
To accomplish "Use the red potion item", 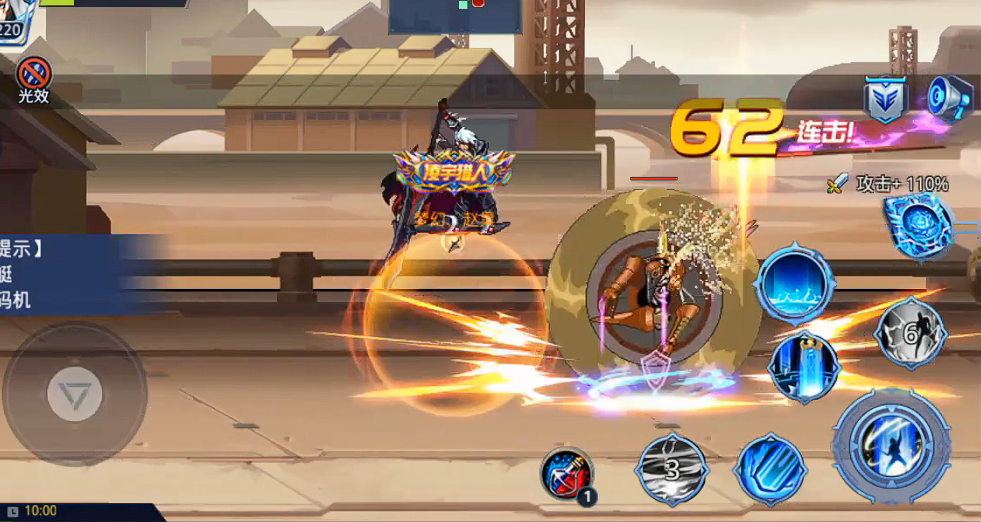I will coord(567,474).
